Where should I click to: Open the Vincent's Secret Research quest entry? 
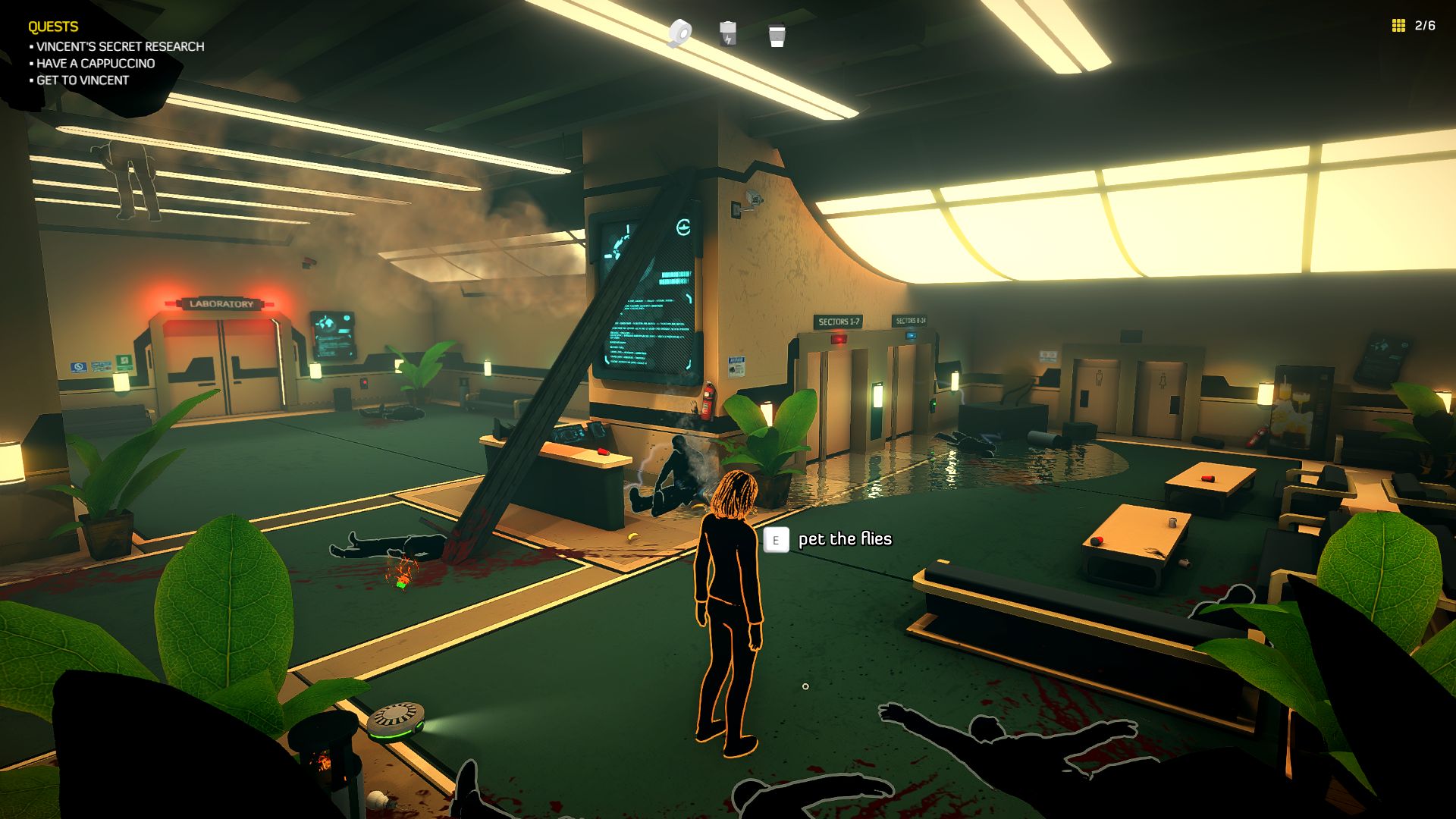tap(120, 47)
